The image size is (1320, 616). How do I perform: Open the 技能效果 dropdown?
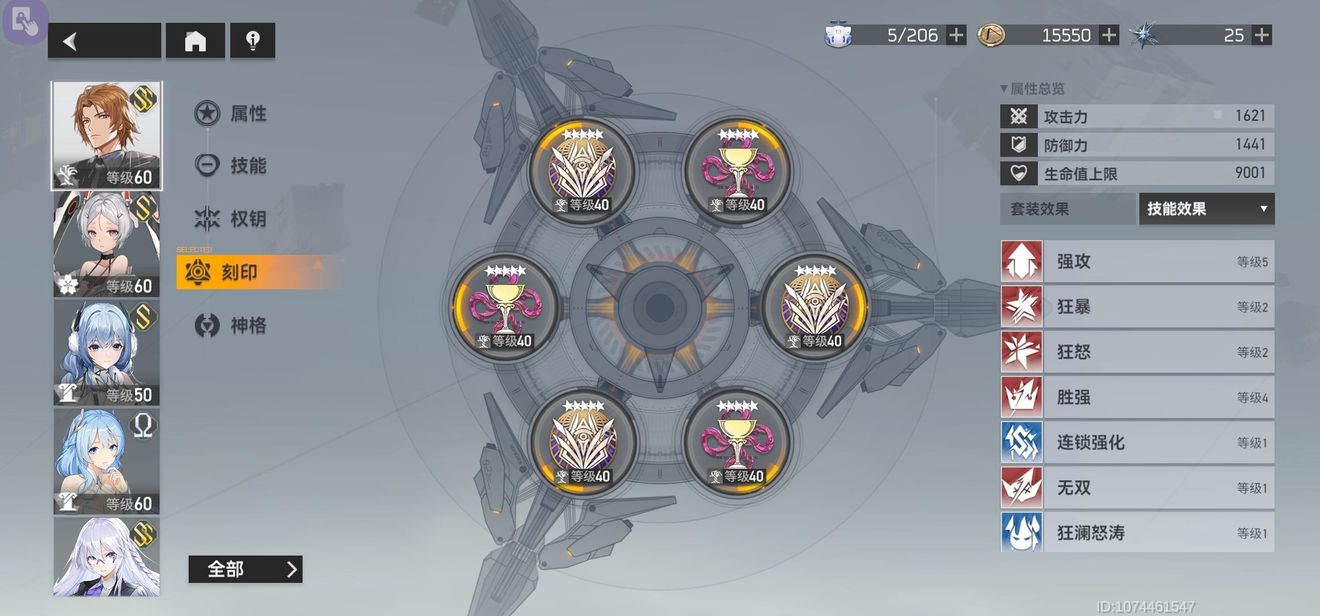tap(1206, 209)
